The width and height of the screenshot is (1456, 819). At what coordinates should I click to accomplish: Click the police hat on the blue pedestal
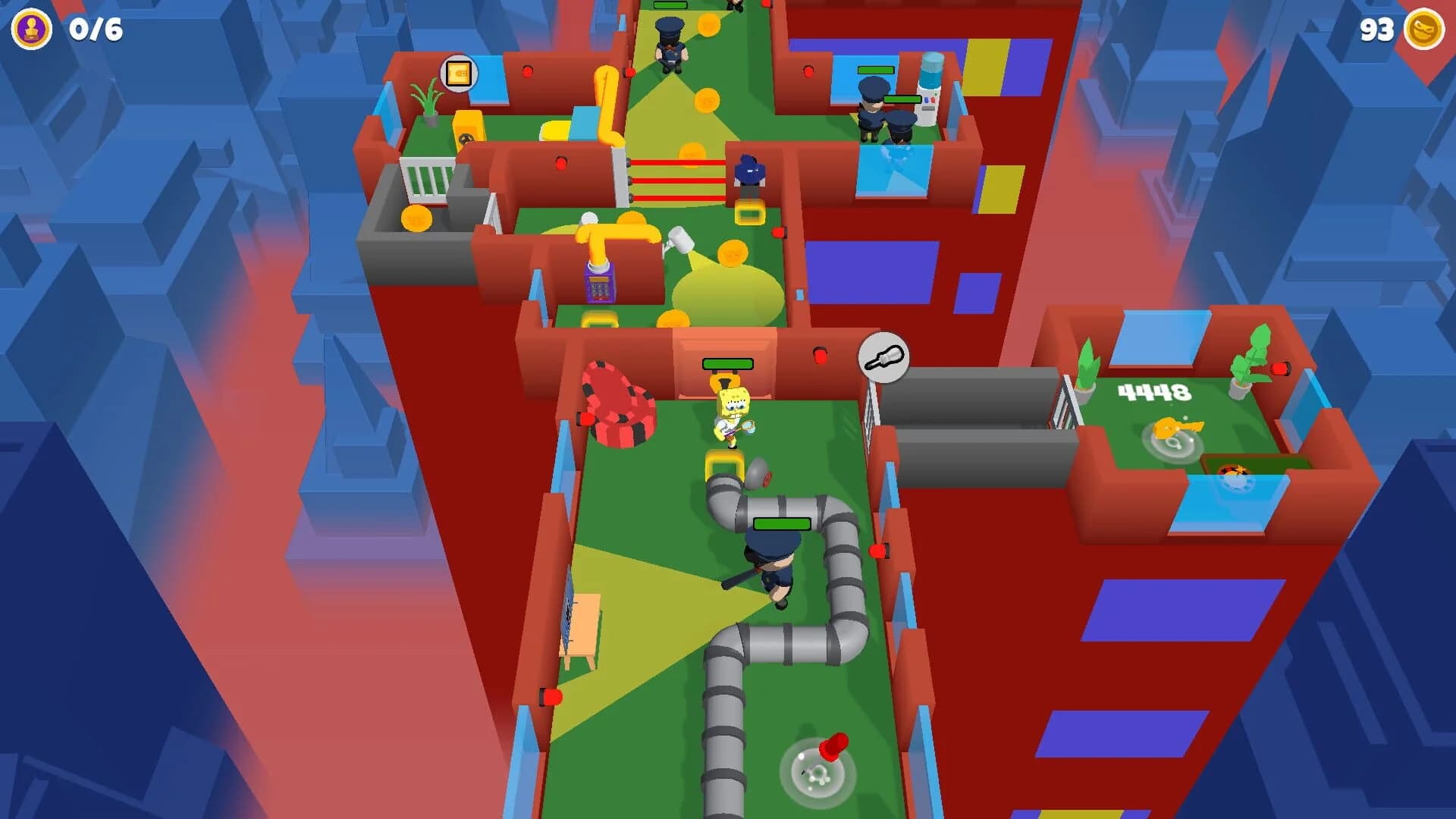click(x=748, y=171)
